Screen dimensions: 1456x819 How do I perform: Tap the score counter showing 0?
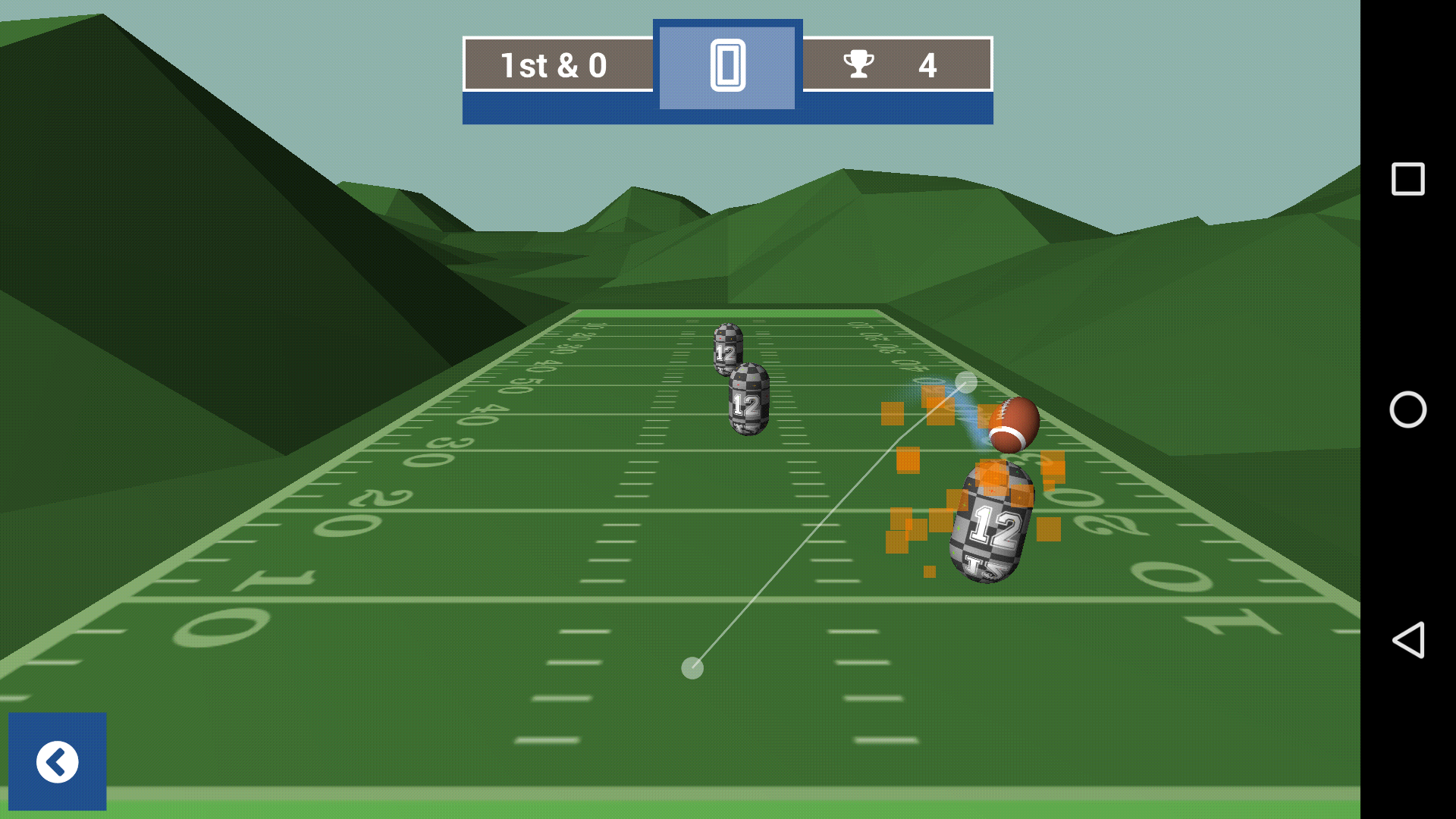726,66
